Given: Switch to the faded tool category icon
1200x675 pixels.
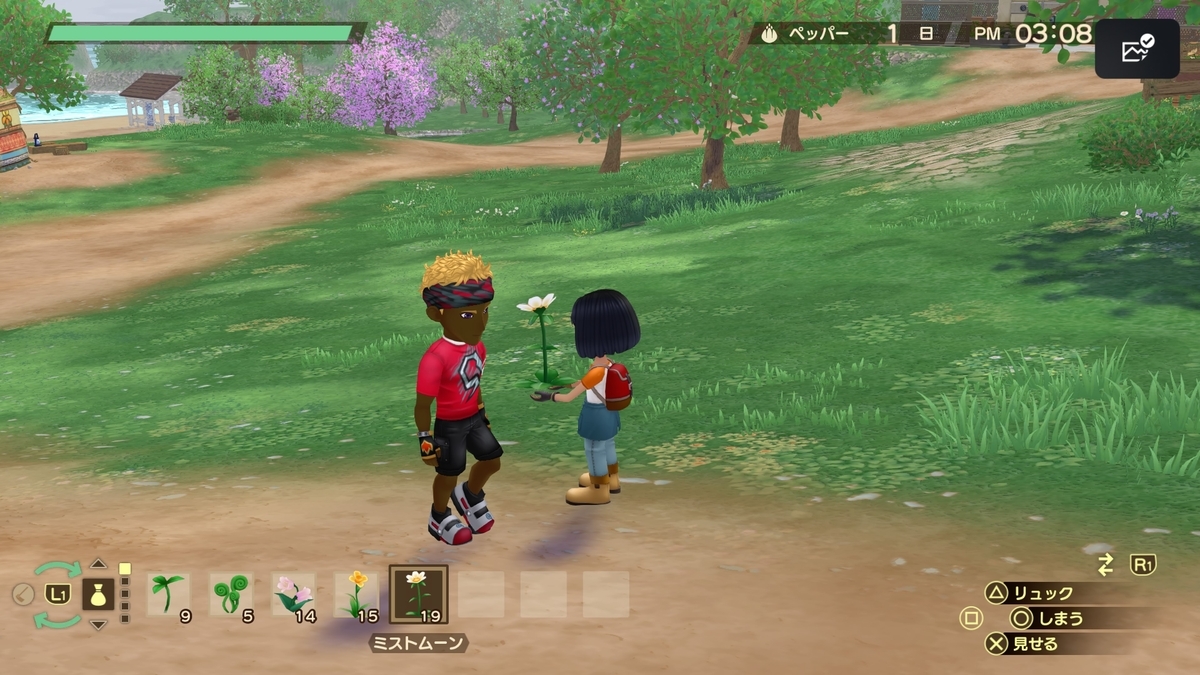Looking at the screenshot, I should (23, 594).
